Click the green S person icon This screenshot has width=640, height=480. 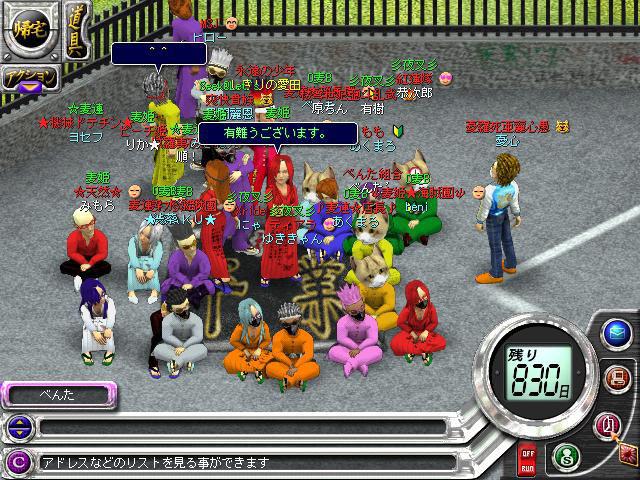(x=564, y=455)
